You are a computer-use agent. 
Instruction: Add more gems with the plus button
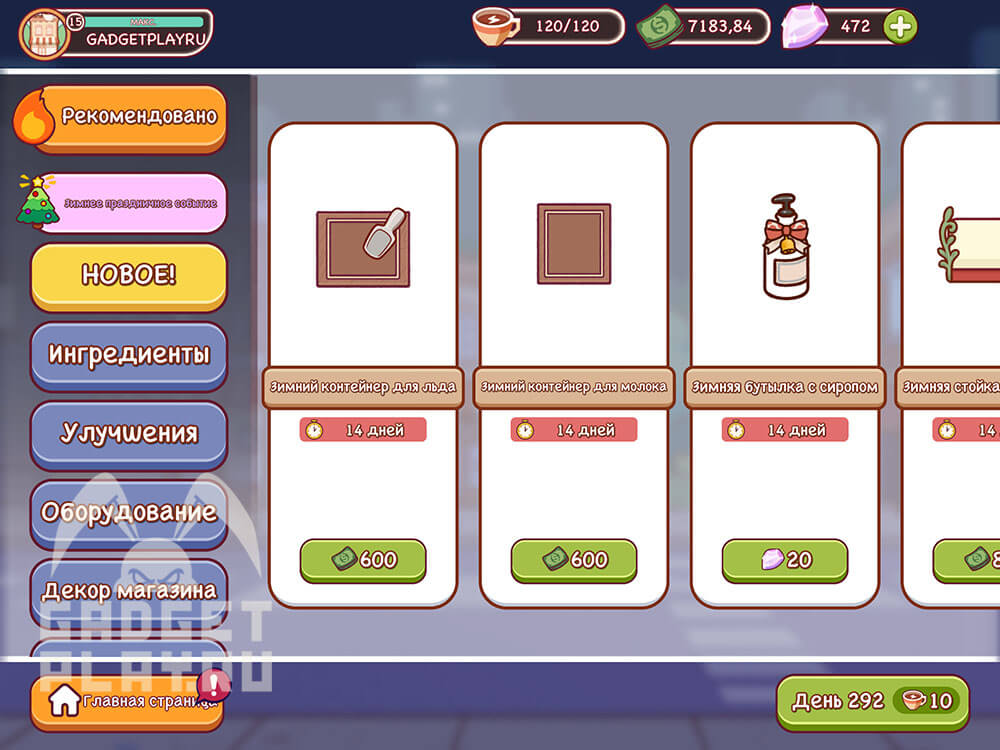pyautogui.click(x=900, y=27)
